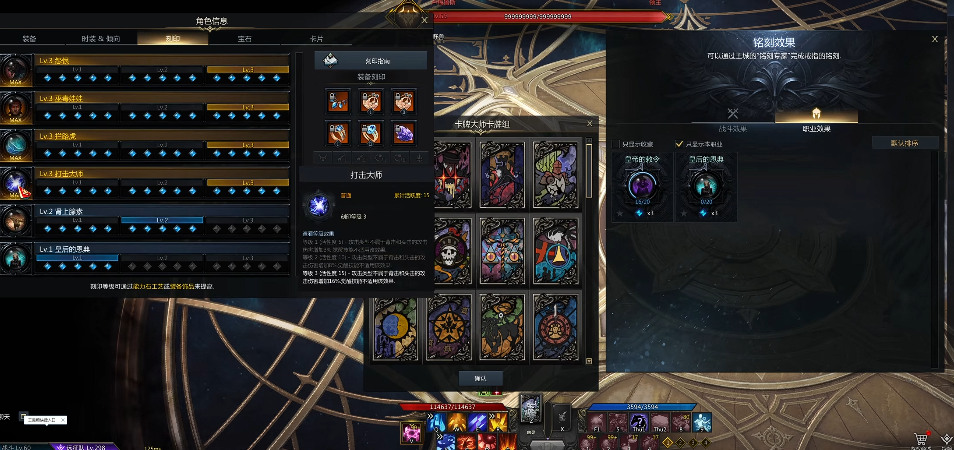The image size is (954, 450).
Task: Open the shop cart icon
Action: pyautogui.click(x=920, y=438)
